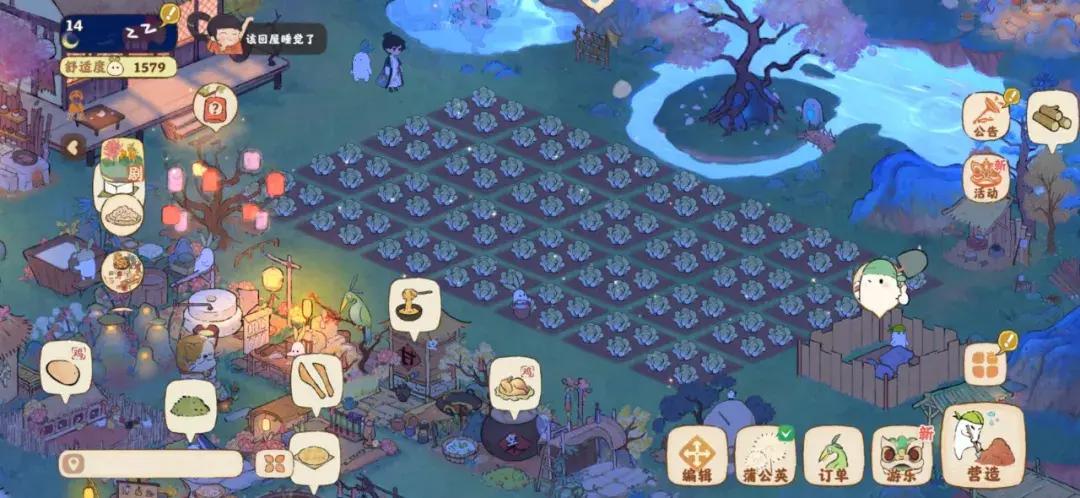Tap the red question-mark bag bubble

[215, 107]
